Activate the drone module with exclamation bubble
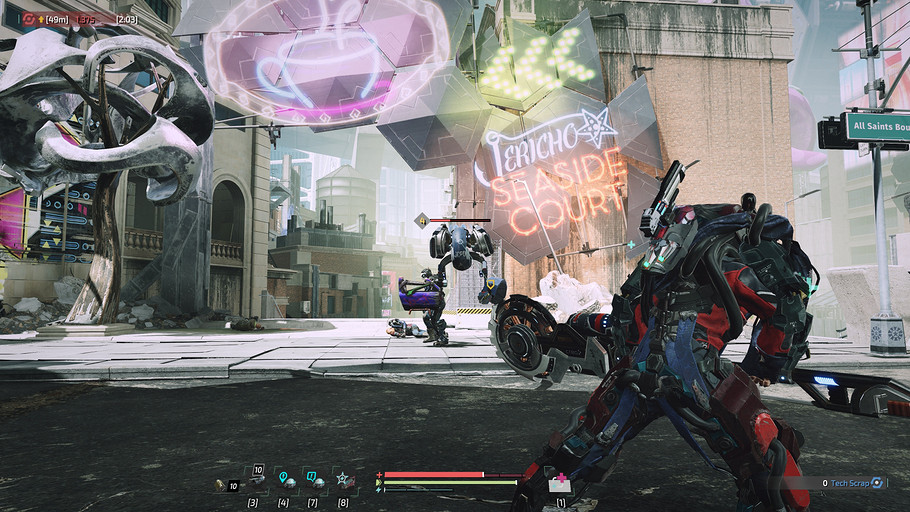The image size is (910, 512). 313,480
